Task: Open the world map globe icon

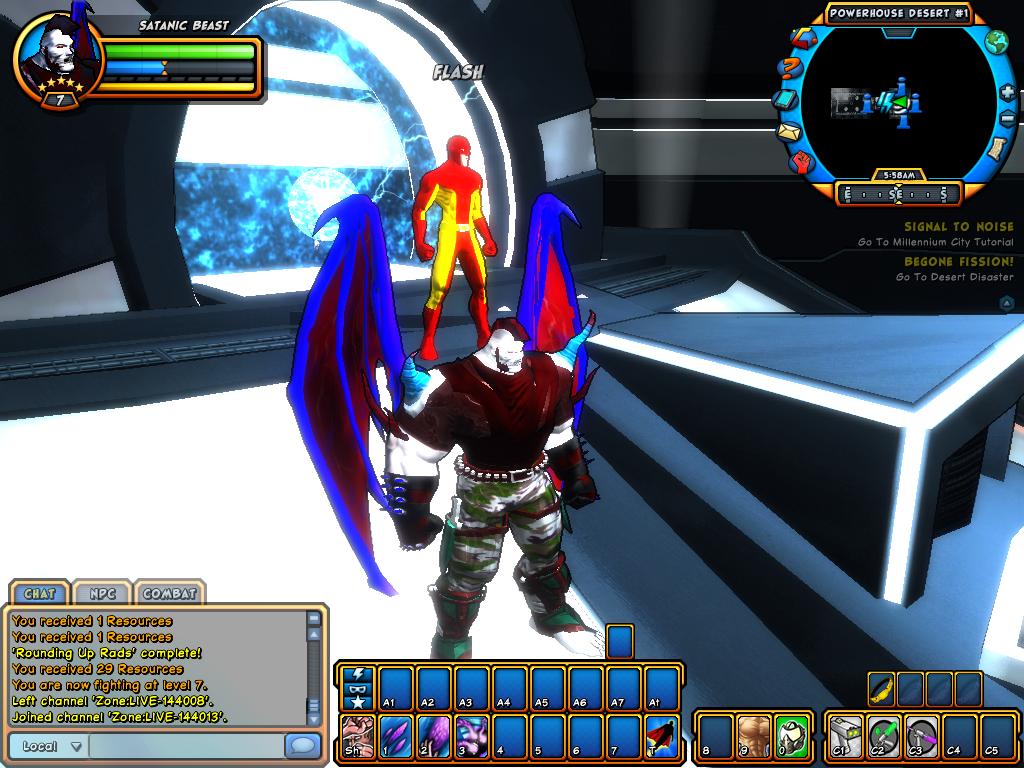Action: click(x=996, y=42)
